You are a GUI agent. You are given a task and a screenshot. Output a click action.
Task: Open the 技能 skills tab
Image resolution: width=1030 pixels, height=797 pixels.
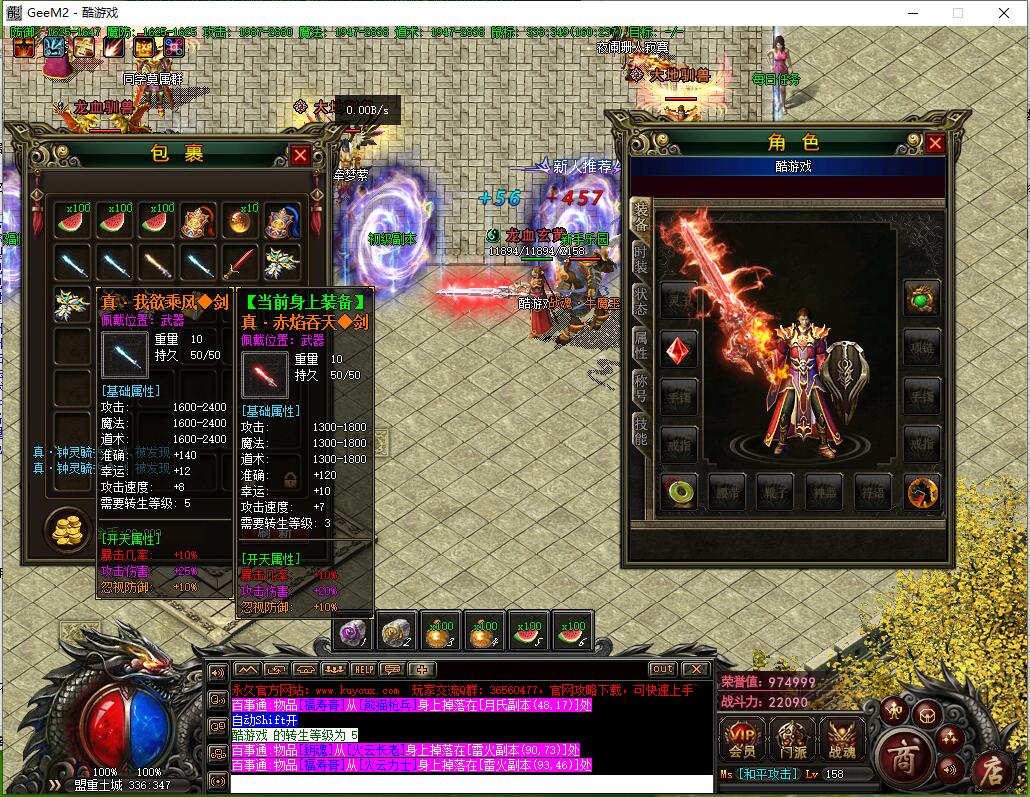click(640, 432)
